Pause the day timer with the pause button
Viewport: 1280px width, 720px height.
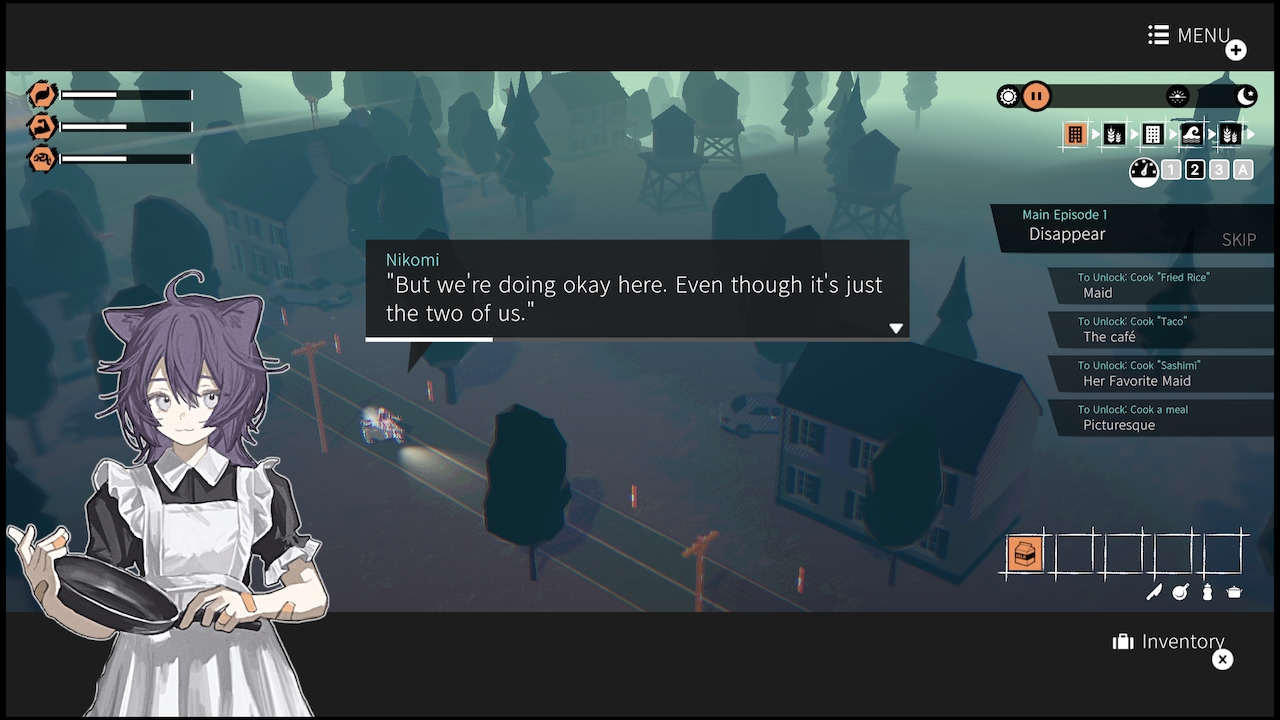pos(1037,96)
